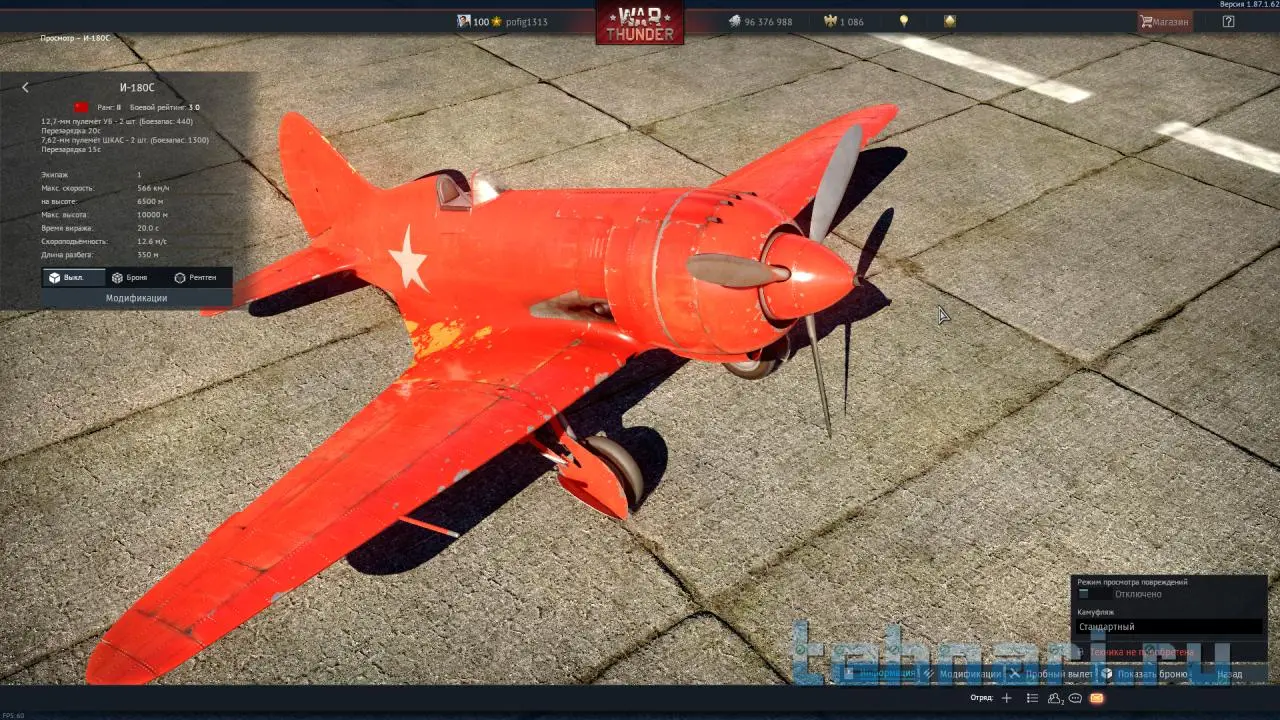
Task: Click Назад to leave the preview
Action: [1230, 674]
